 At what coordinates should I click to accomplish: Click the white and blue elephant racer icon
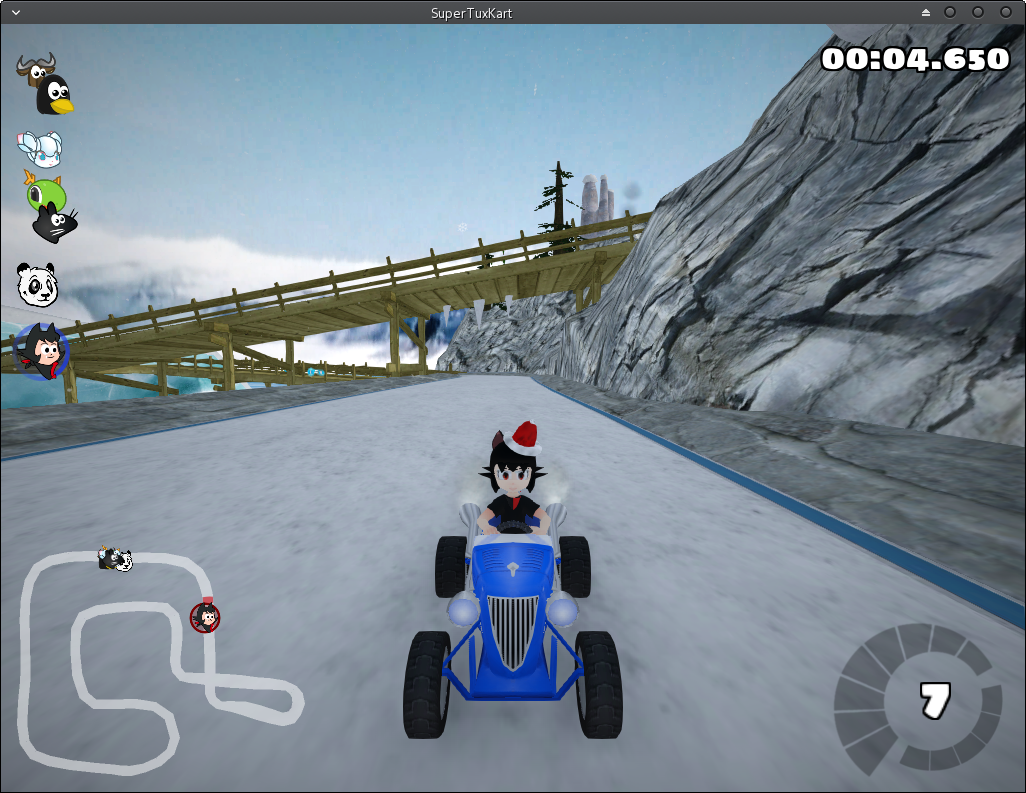(x=42, y=149)
